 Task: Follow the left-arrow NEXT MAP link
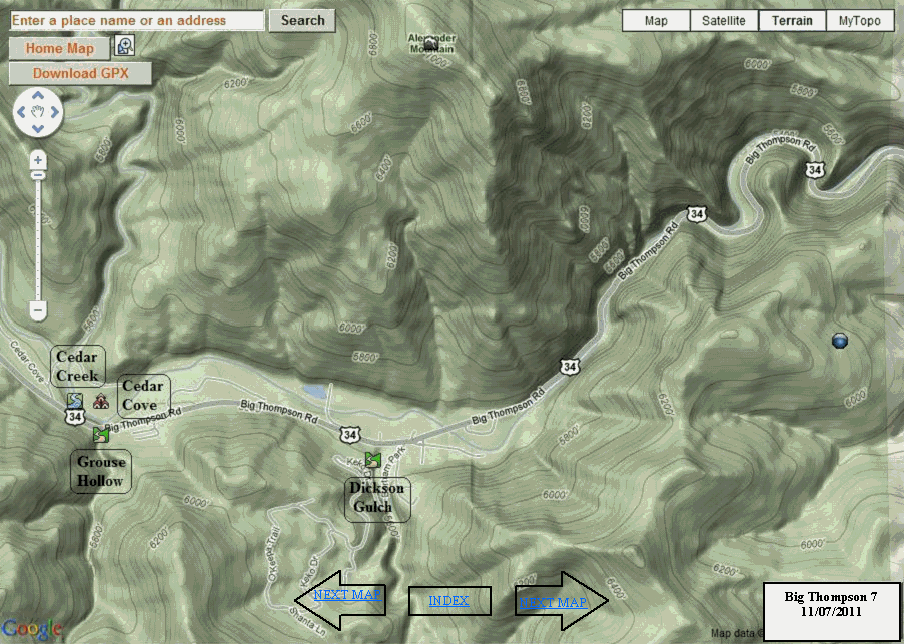click(347, 595)
